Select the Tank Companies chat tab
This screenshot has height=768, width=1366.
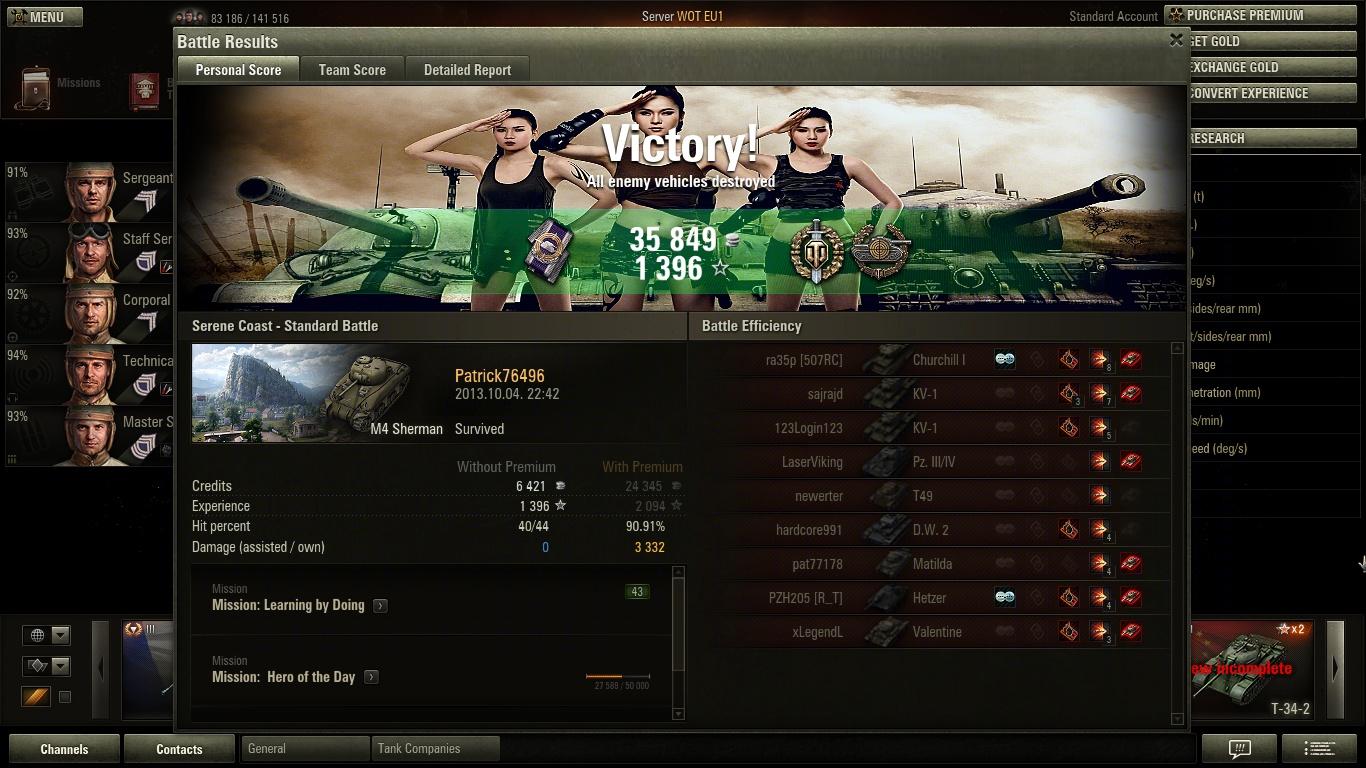pyautogui.click(x=434, y=748)
